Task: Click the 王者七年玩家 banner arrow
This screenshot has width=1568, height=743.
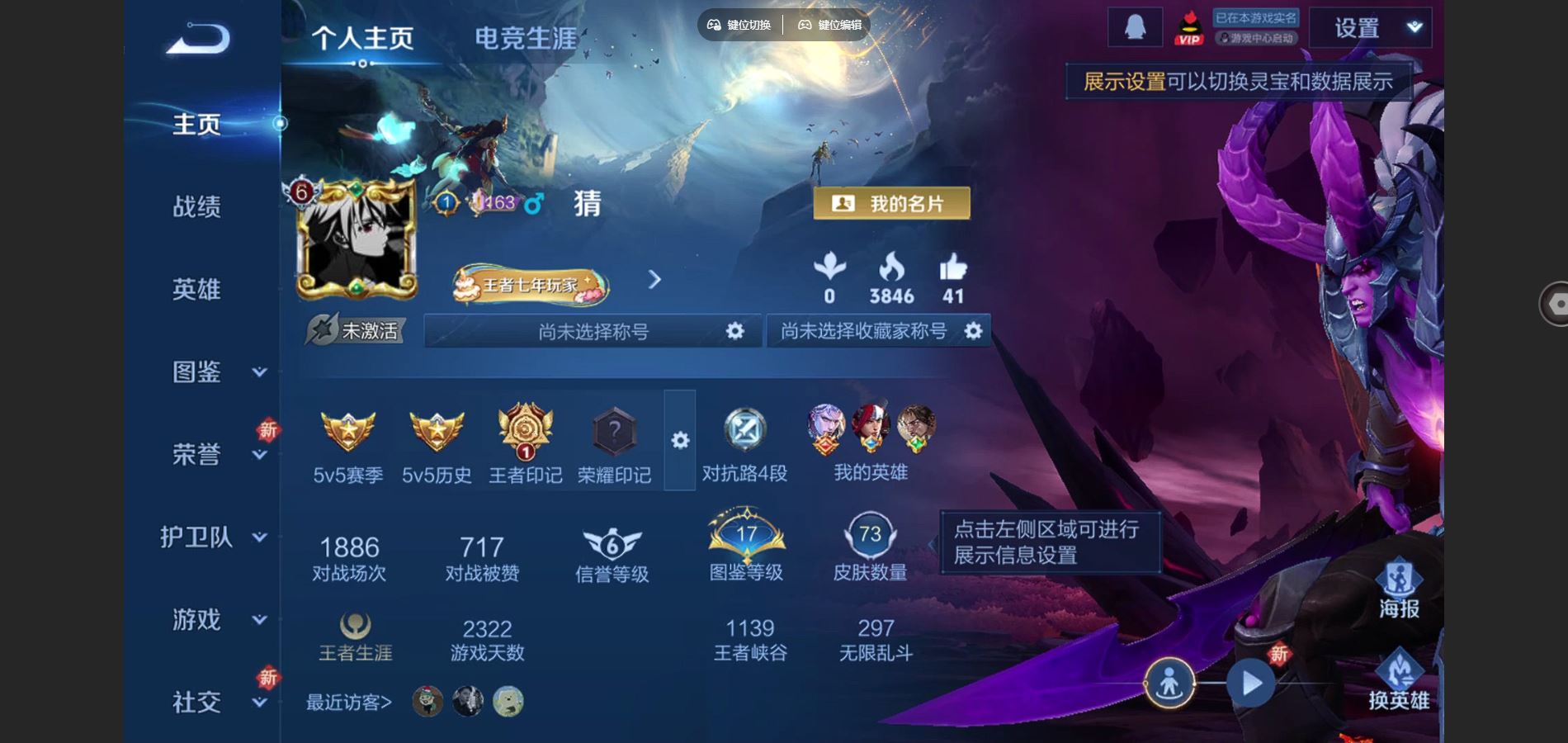Action: click(654, 281)
